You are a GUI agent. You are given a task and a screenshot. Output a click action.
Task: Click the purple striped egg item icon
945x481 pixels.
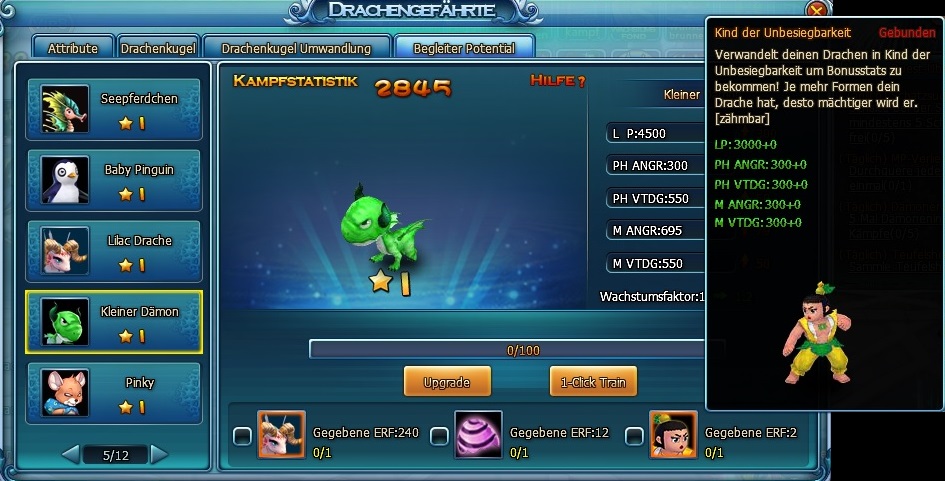[x=478, y=435]
